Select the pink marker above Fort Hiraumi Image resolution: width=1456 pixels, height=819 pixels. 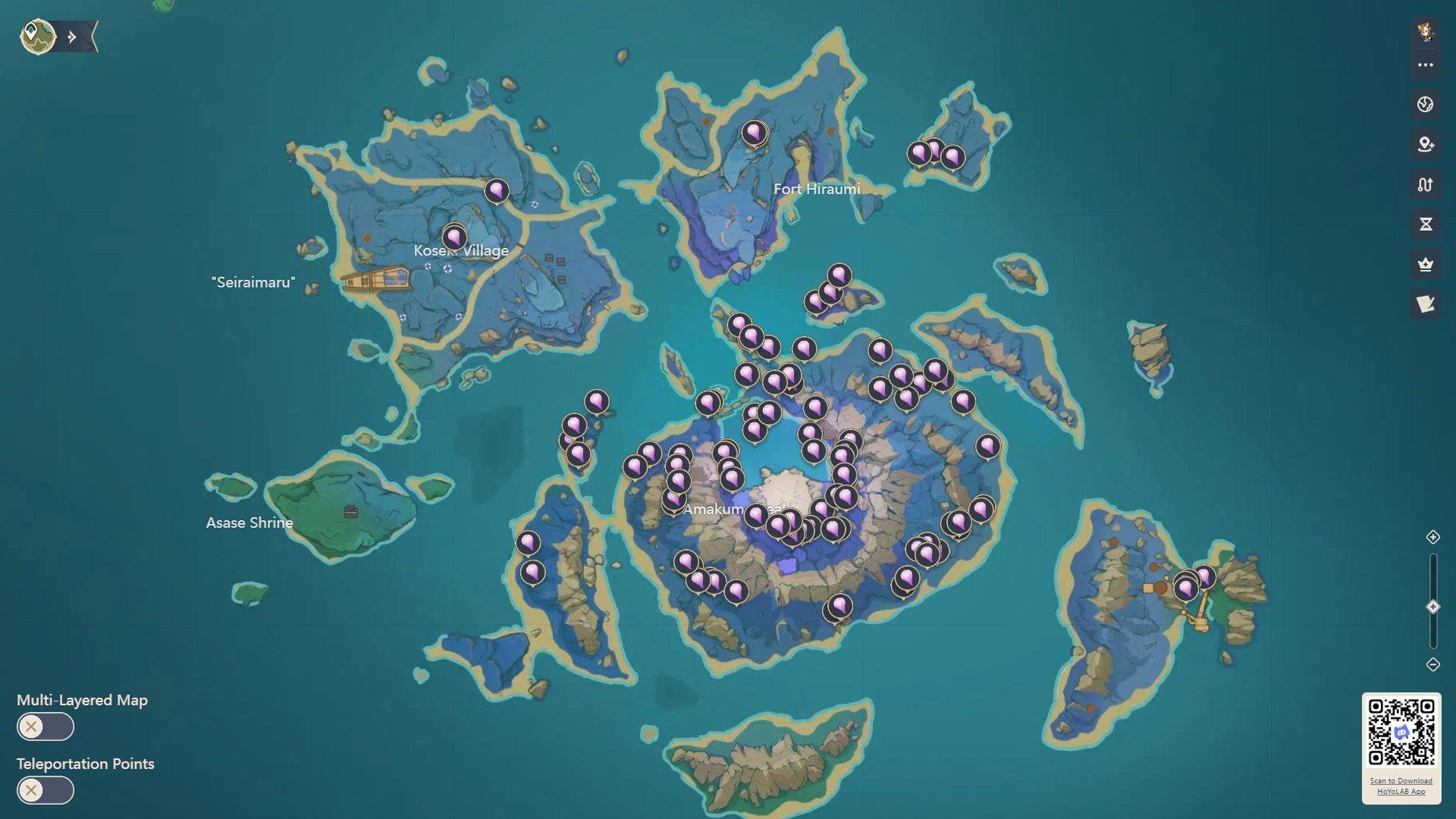tap(753, 133)
